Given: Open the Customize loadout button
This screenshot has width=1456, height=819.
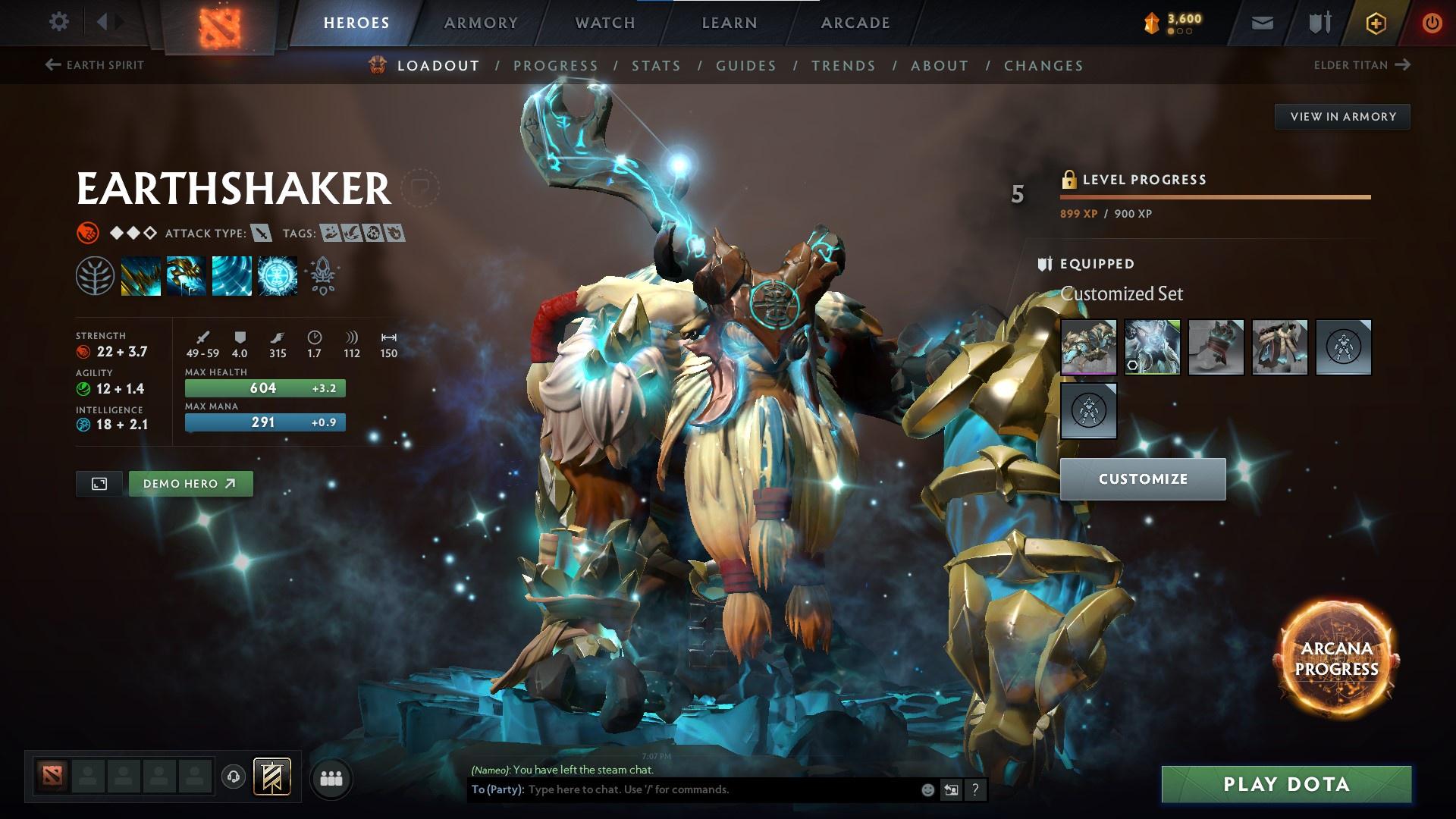Looking at the screenshot, I should pyautogui.click(x=1143, y=479).
